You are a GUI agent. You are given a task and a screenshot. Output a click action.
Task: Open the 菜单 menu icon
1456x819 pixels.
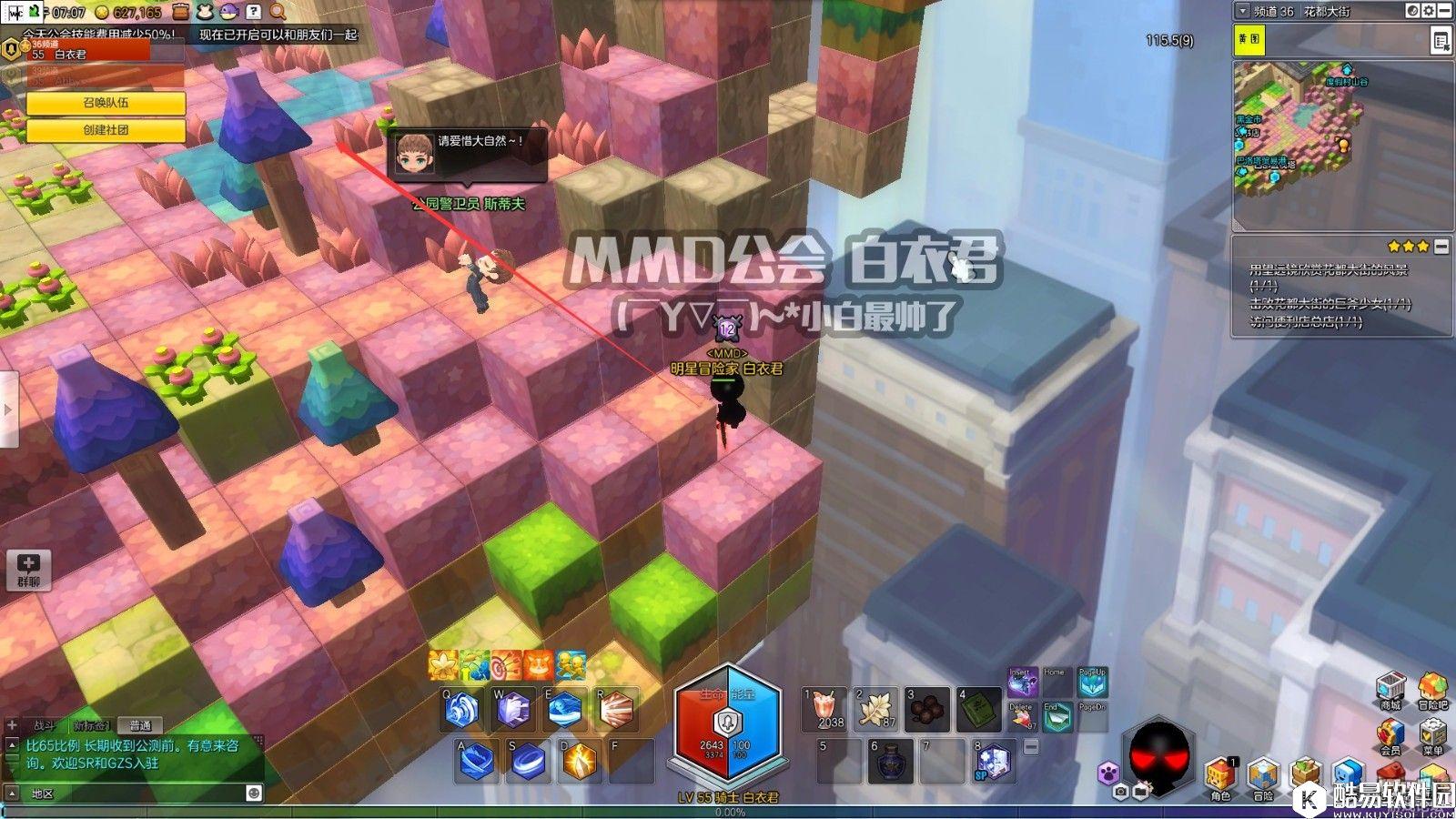point(1432,733)
